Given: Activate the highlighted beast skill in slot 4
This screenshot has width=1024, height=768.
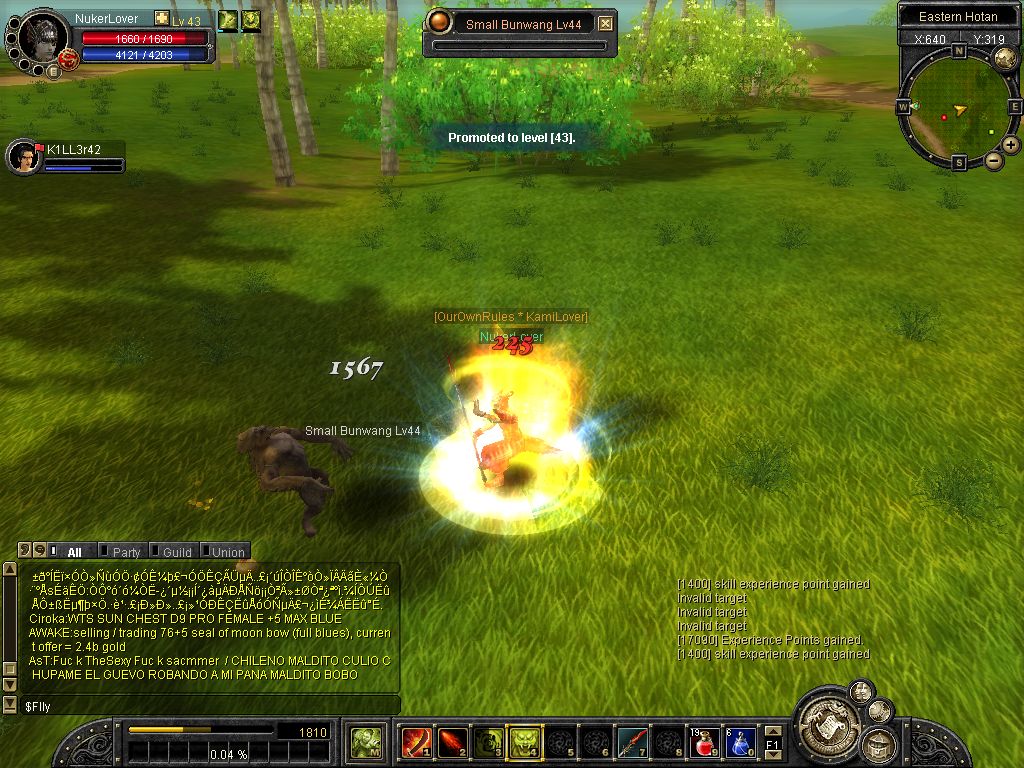Looking at the screenshot, I should pyautogui.click(x=525, y=742).
